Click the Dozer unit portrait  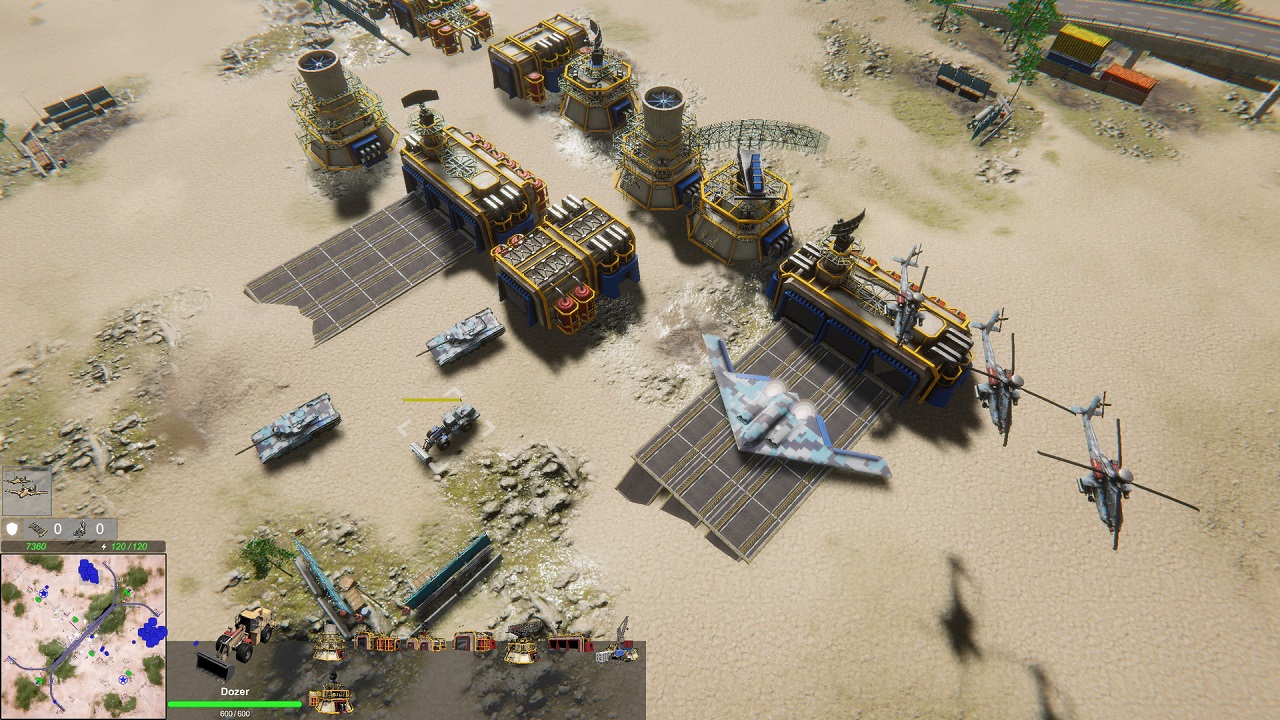tap(234, 645)
